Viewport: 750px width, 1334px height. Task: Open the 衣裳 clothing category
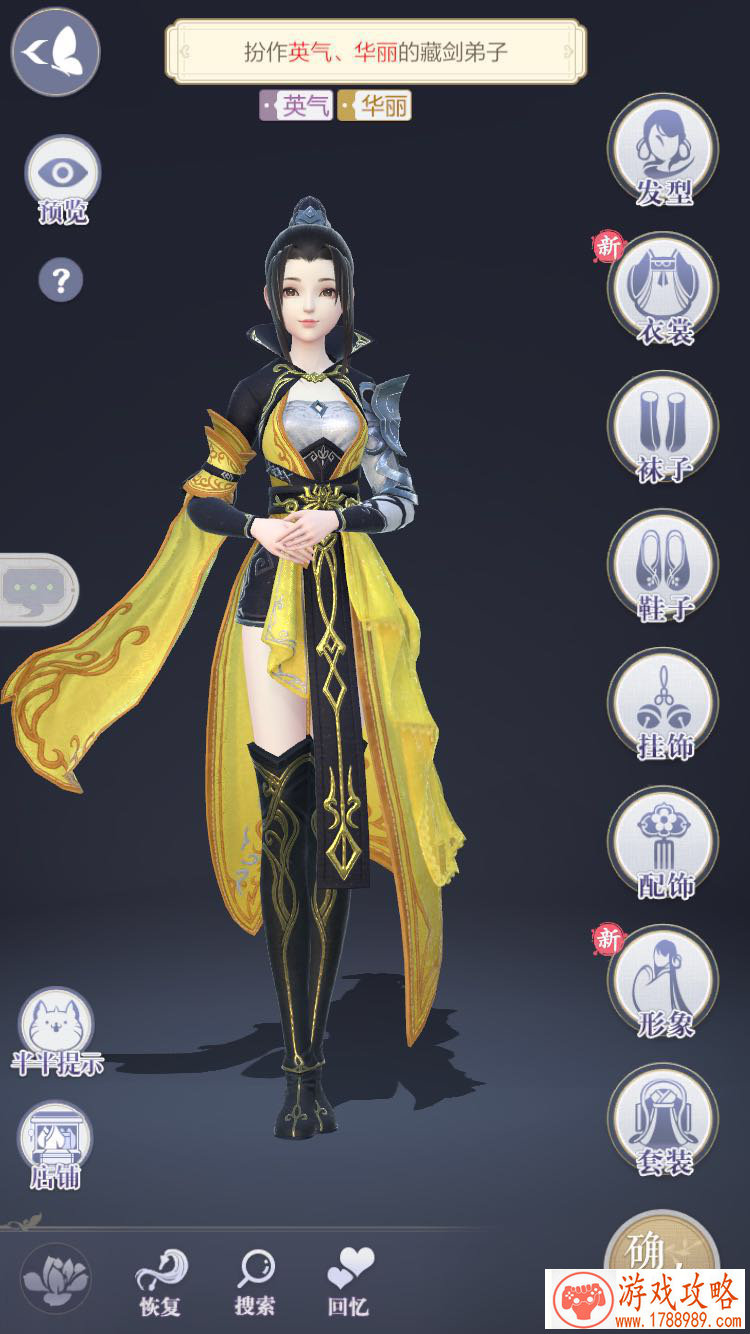pyautogui.click(x=663, y=290)
